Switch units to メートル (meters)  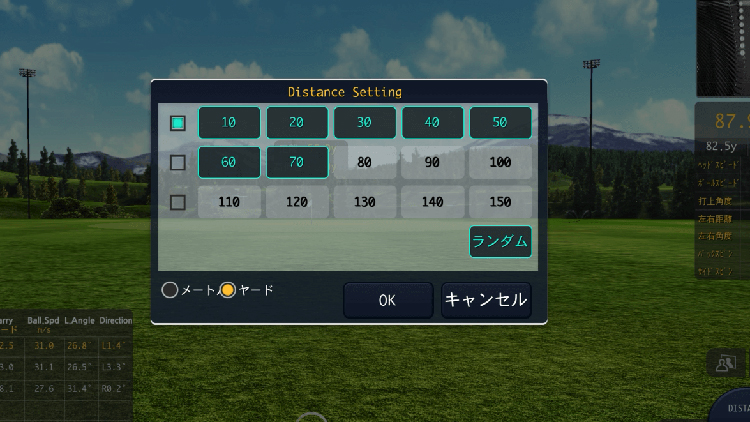pyautogui.click(x=170, y=290)
